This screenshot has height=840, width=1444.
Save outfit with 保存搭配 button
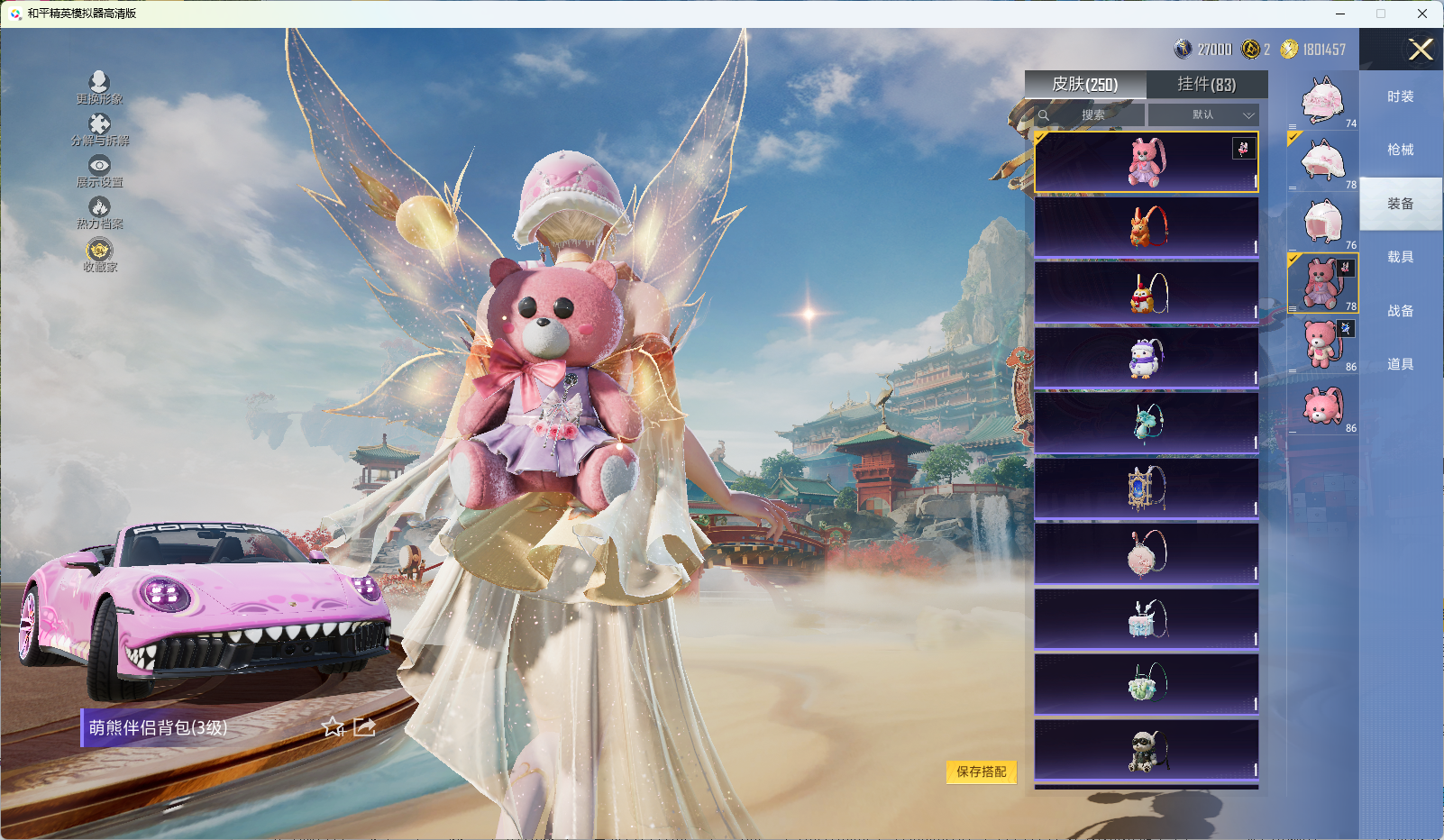pos(981,772)
